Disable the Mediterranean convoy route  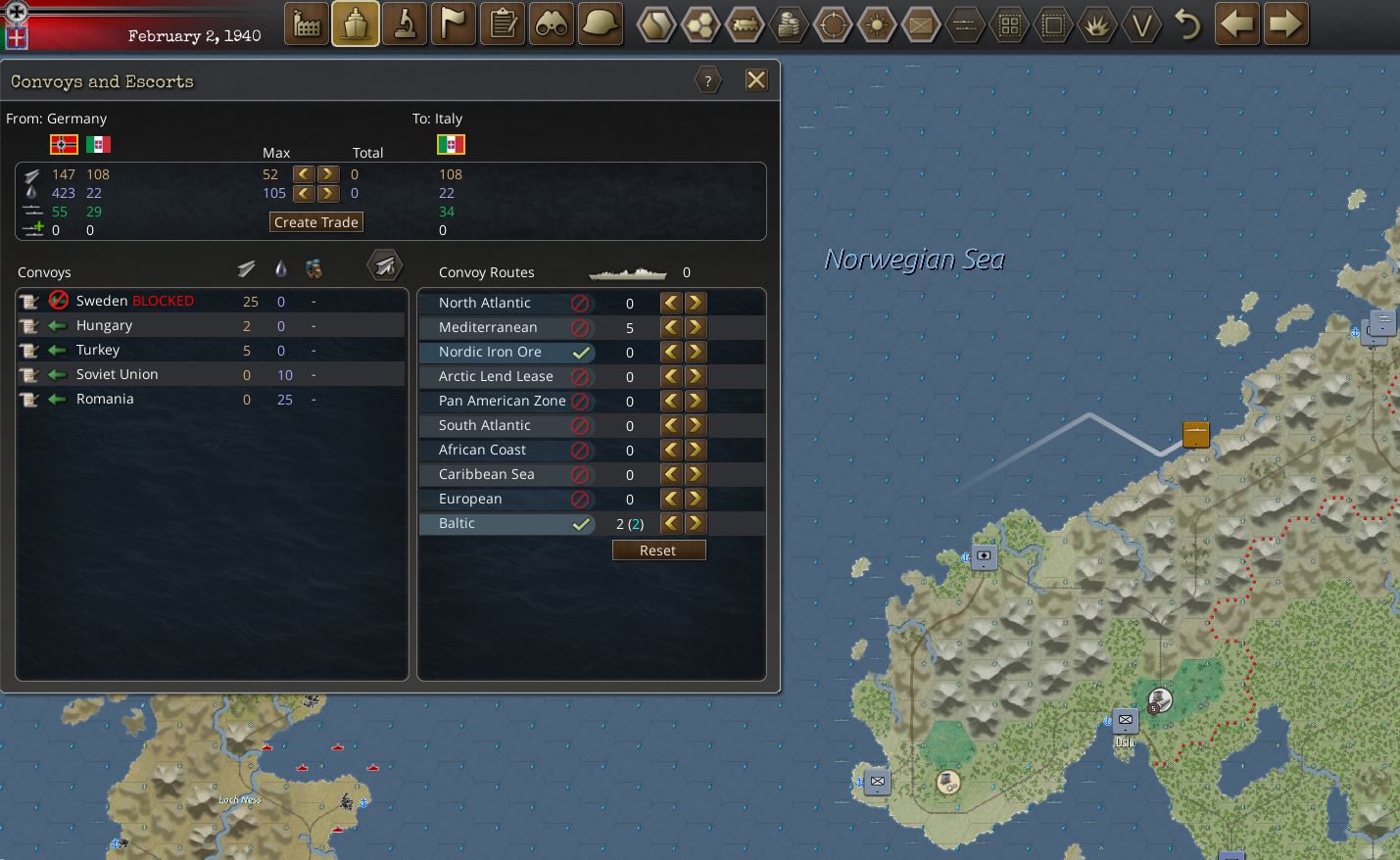(580, 327)
